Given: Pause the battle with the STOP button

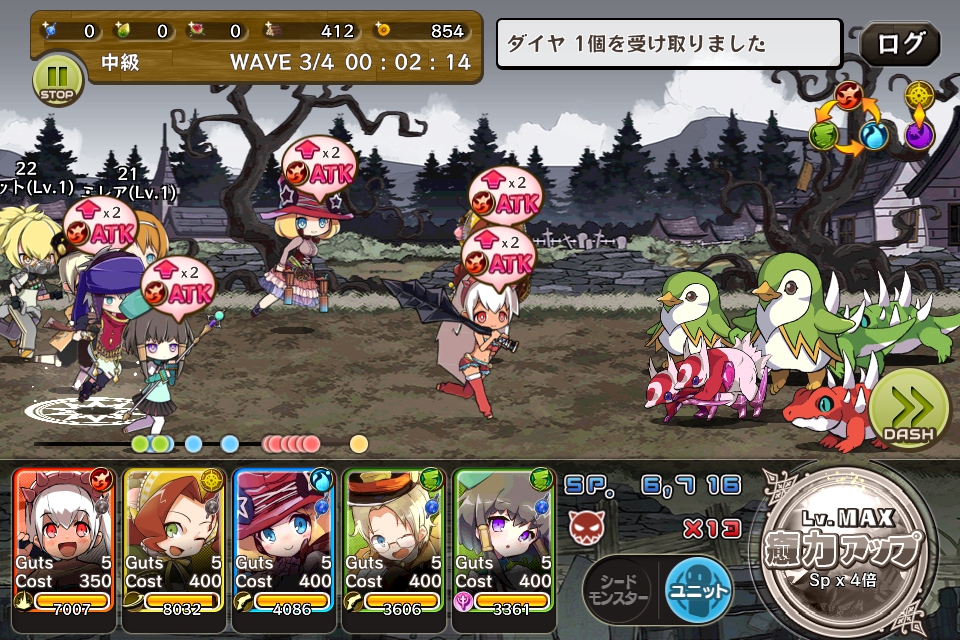Looking at the screenshot, I should [x=56, y=79].
